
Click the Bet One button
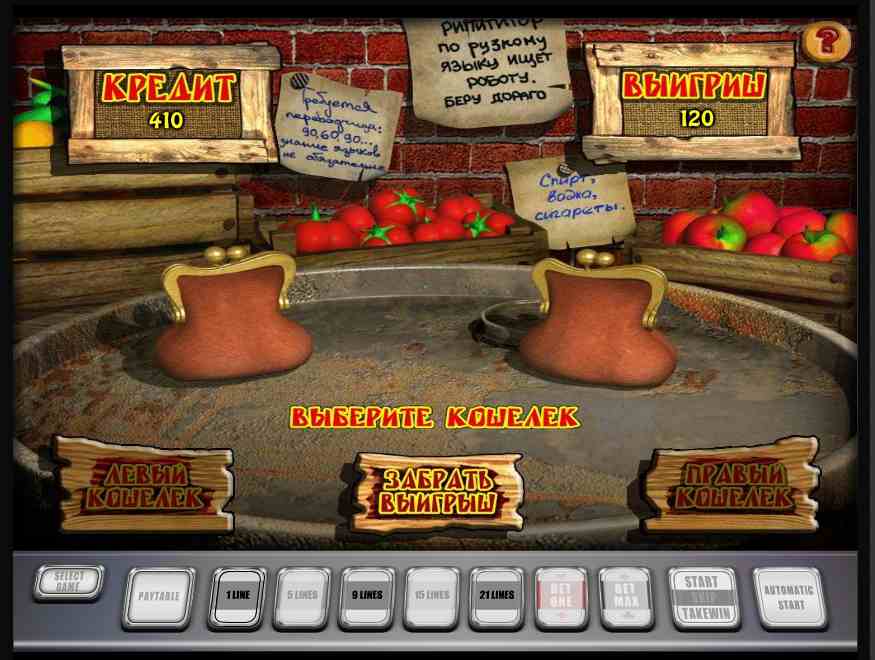(x=561, y=597)
